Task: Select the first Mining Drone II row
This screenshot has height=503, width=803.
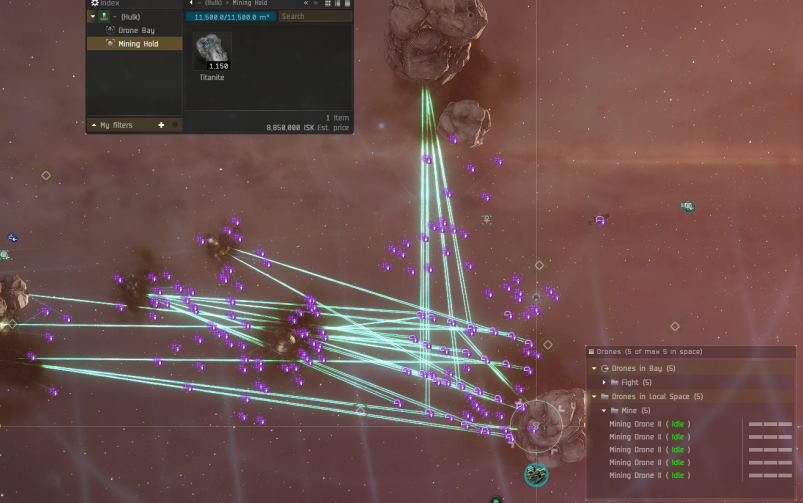Action: [x=650, y=424]
